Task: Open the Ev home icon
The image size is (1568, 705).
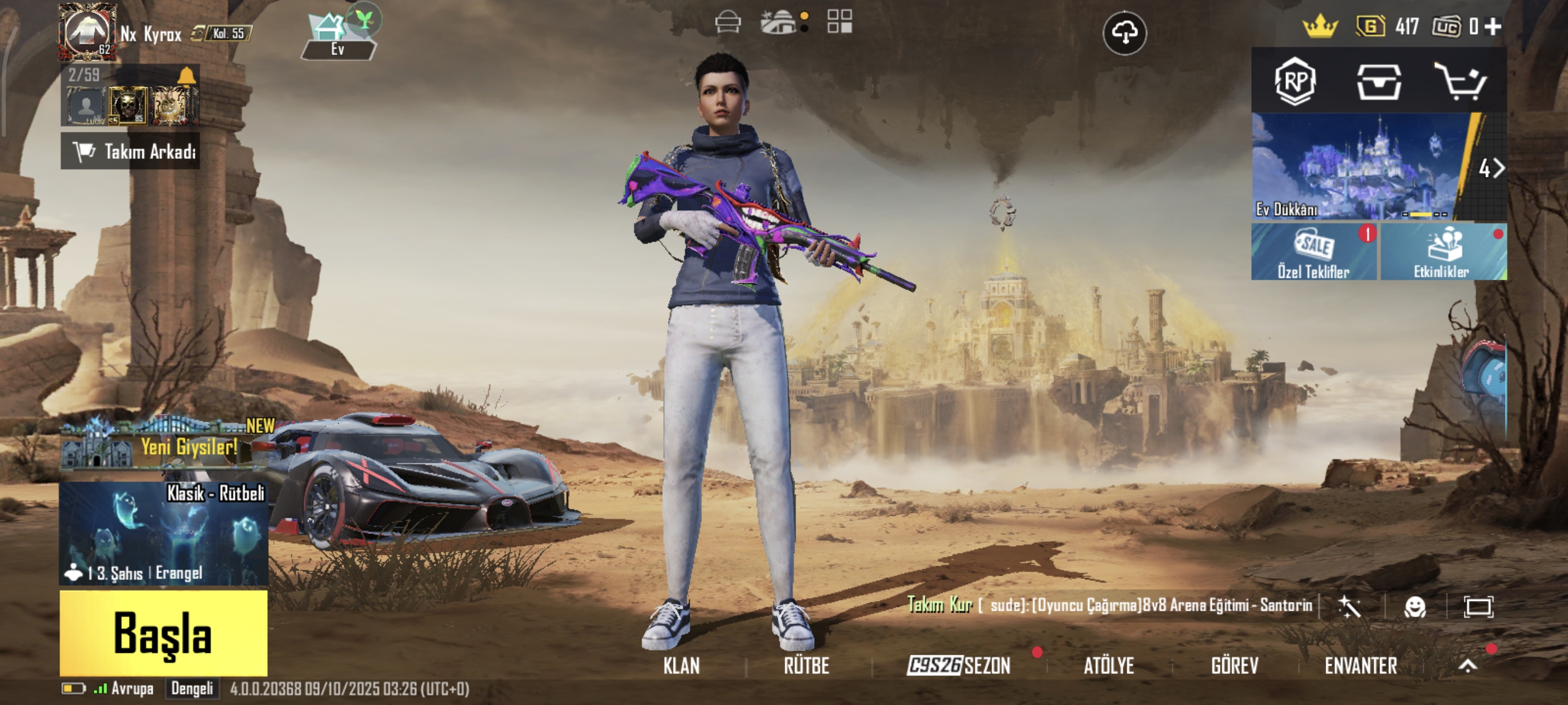Action: pyautogui.click(x=338, y=35)
